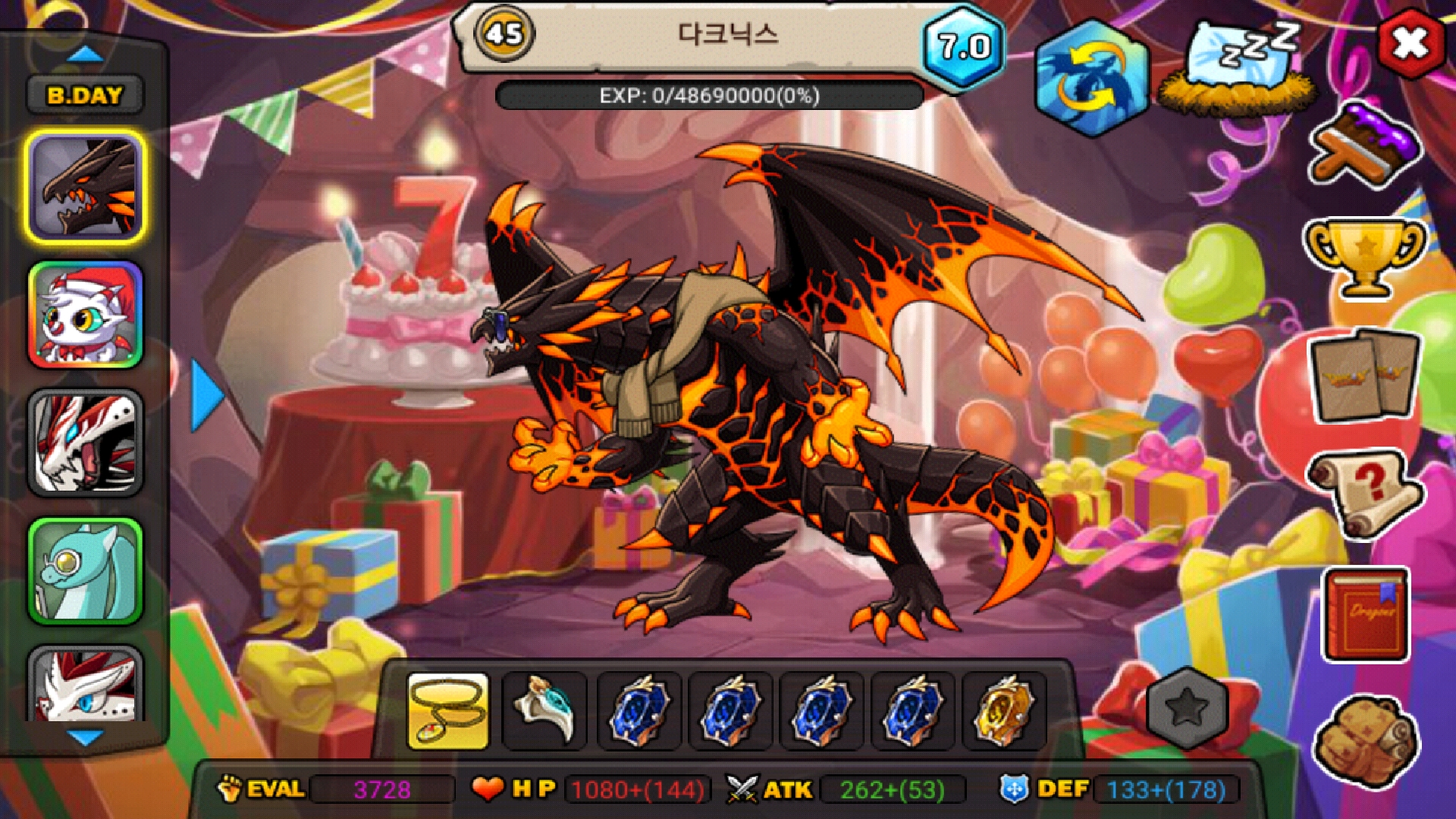Open the red Dragon book
The width and height of the screenshot is (1456, 819).
[x=1365, y=614]
